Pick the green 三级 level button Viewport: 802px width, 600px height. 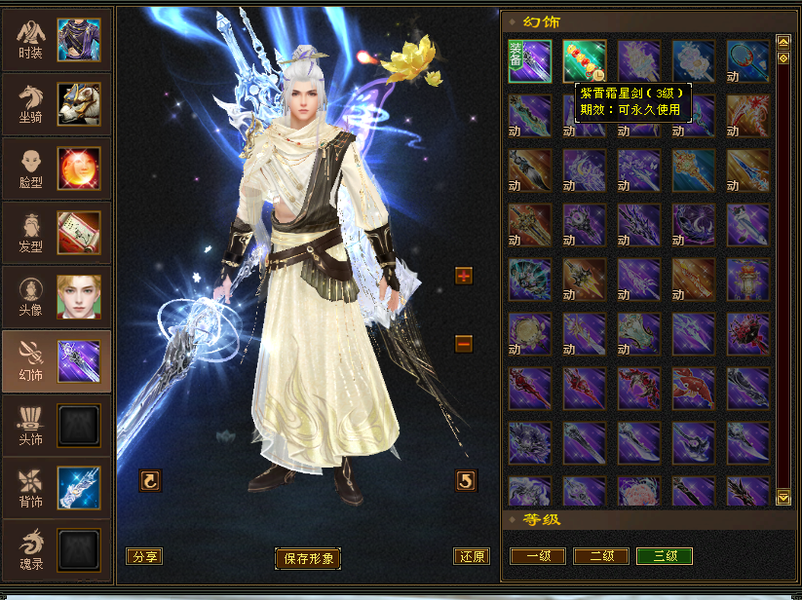click(x=664, y=556)
